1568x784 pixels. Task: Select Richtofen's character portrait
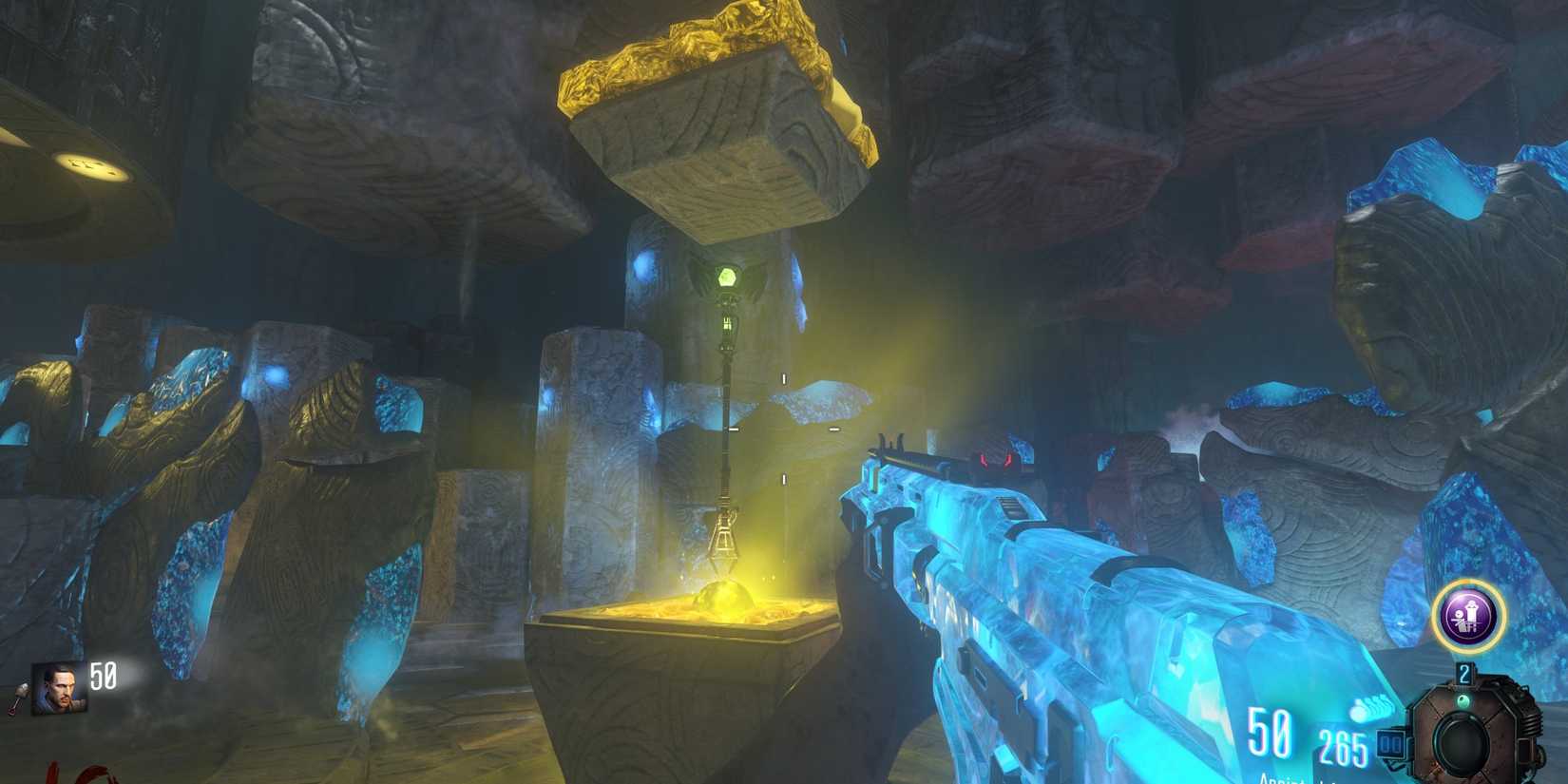[59, 690]
